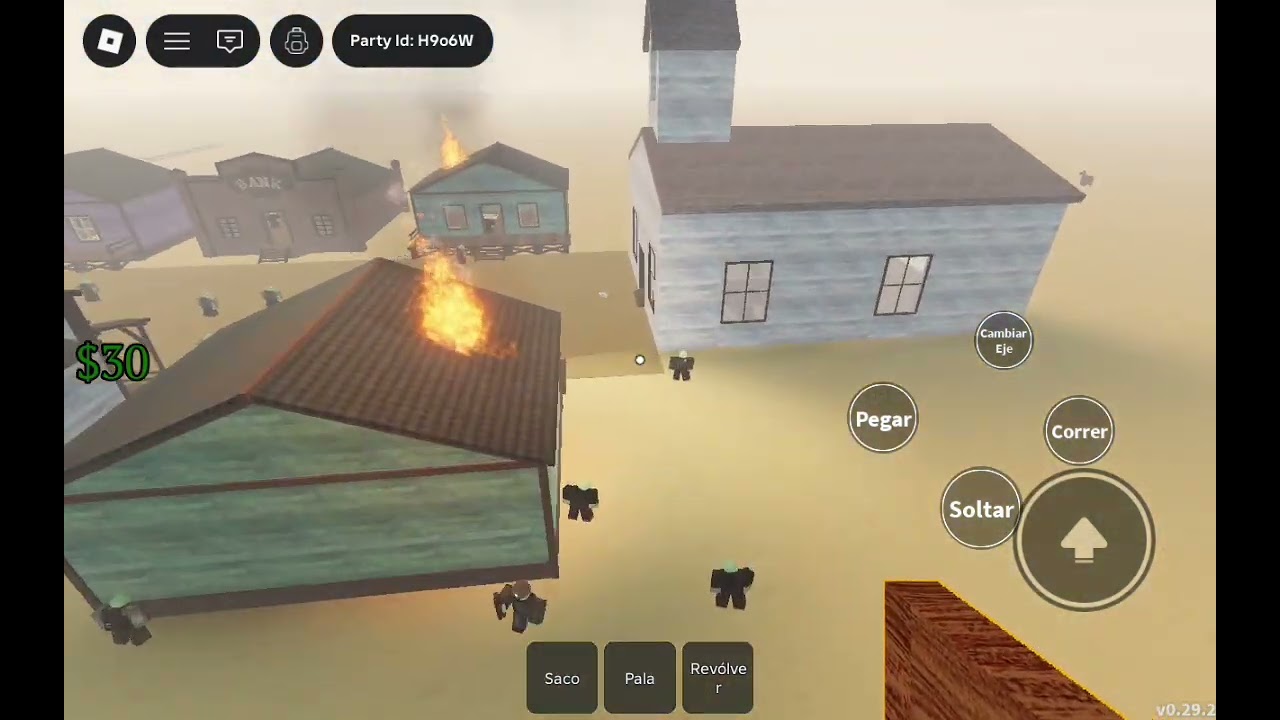Tap the jump arrow button
The height and width of the screenshot is (720, 1280).
1084,540
